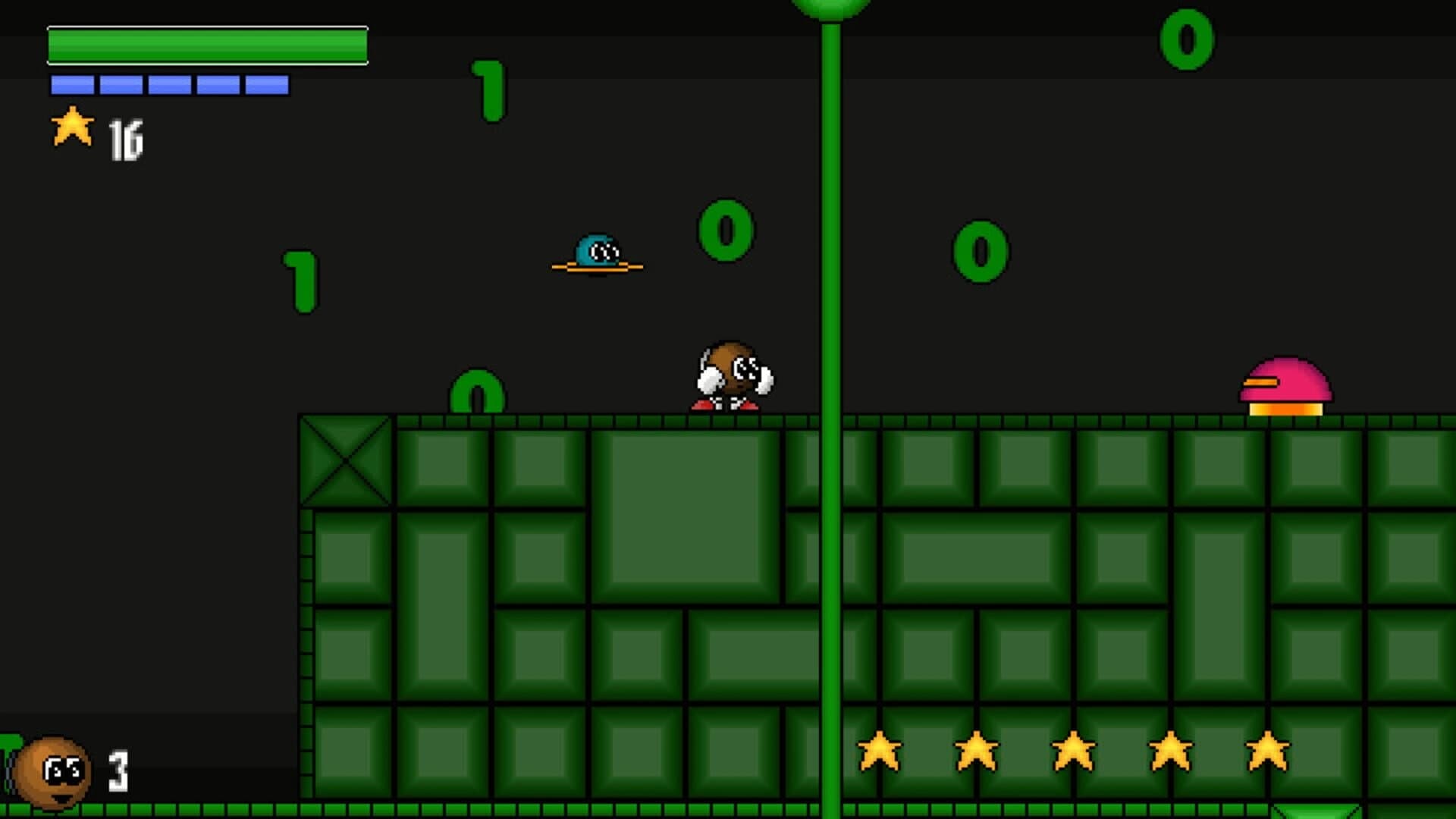Click the star count showing 16
Image resolution: width=1456 pixels, height=819 pixels.
[127, 136]
